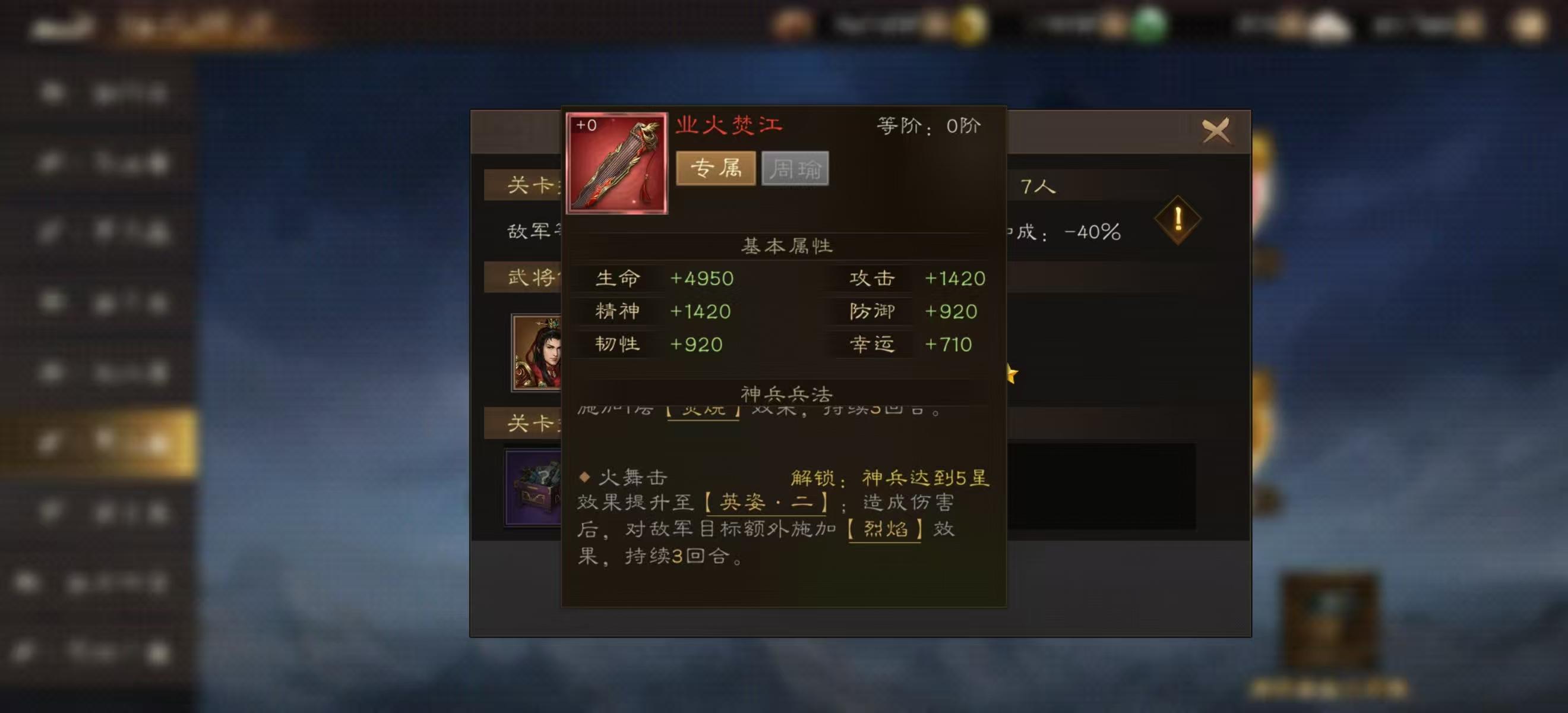The image size is (1568, 713).
Task: Open the underlined 烈焰 effect link
Action: (886, 530)
